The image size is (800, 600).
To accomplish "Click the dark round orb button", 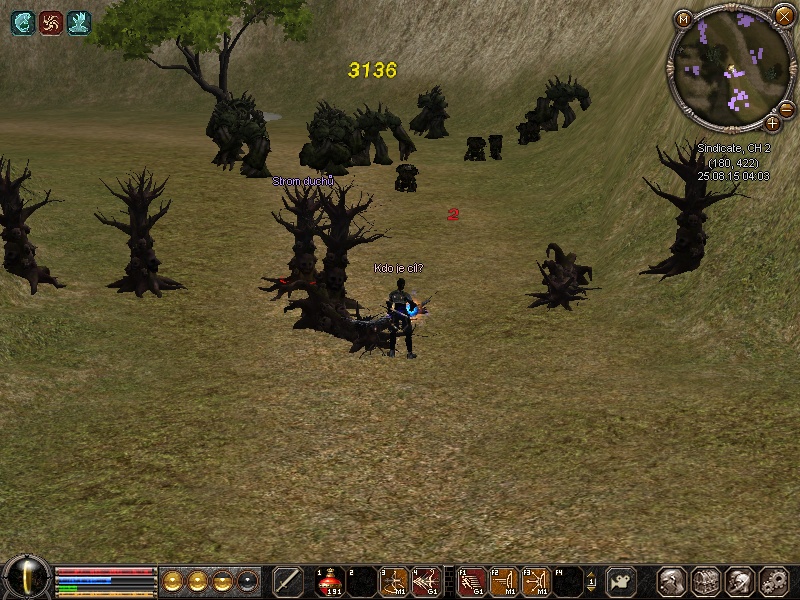I will click(x=247, y=581).
